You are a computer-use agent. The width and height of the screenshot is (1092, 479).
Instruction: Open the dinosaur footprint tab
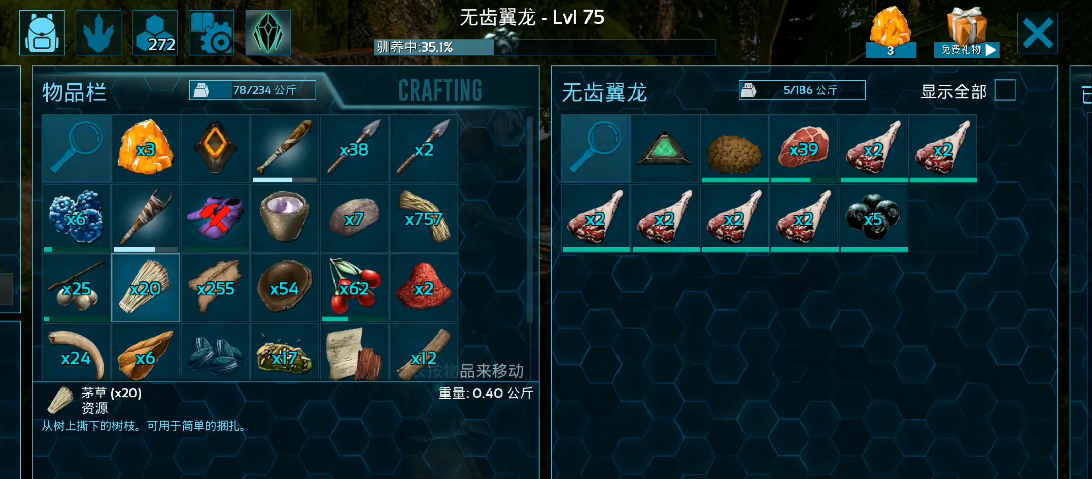click(x=99, y=33)
